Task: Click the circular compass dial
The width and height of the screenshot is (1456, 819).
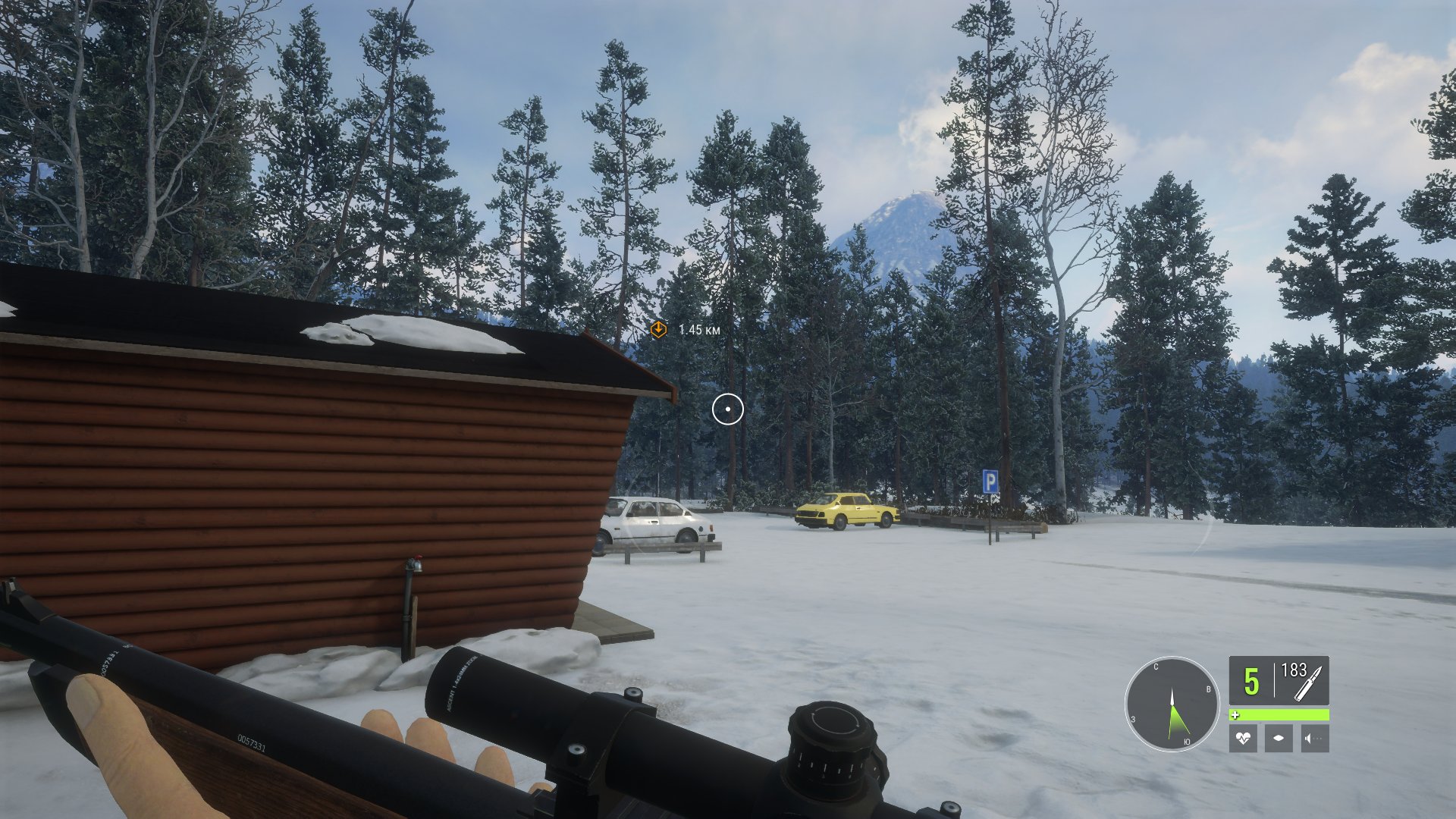Action: tap(1172, 704)
